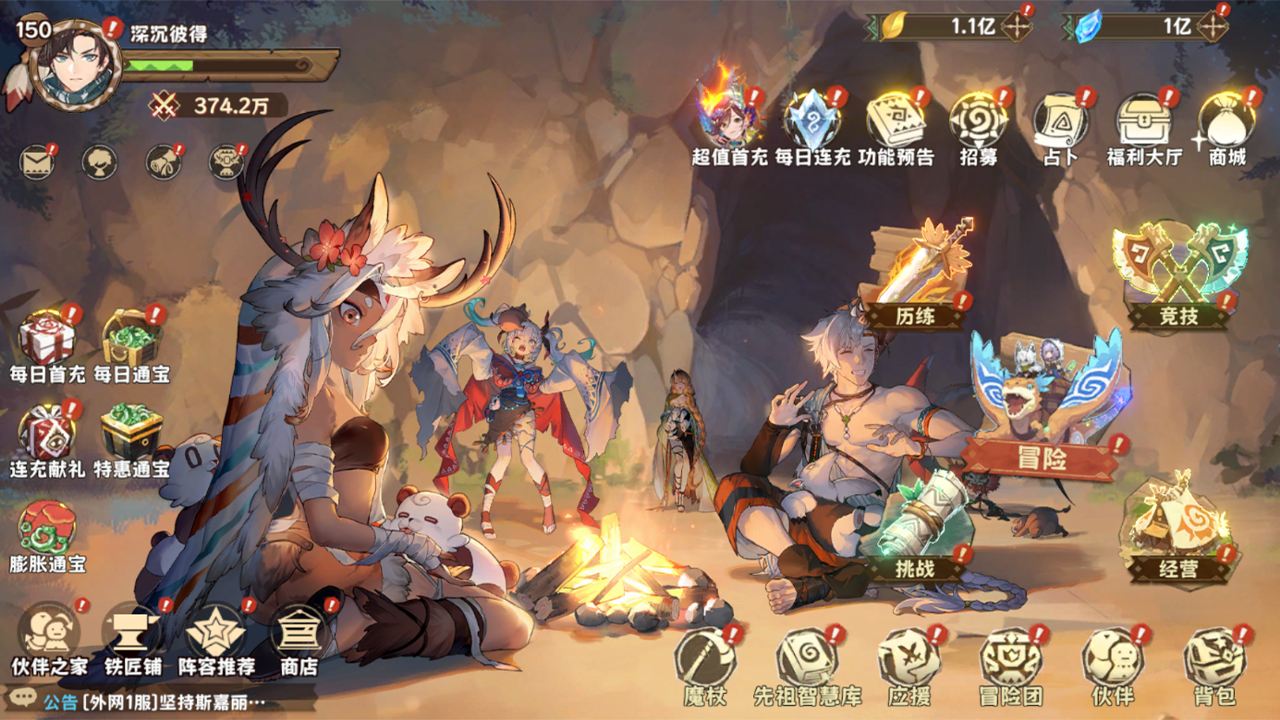Open the mail envelope icon
The height and width of the screenshot is (720, 1280).
point(37,162)
